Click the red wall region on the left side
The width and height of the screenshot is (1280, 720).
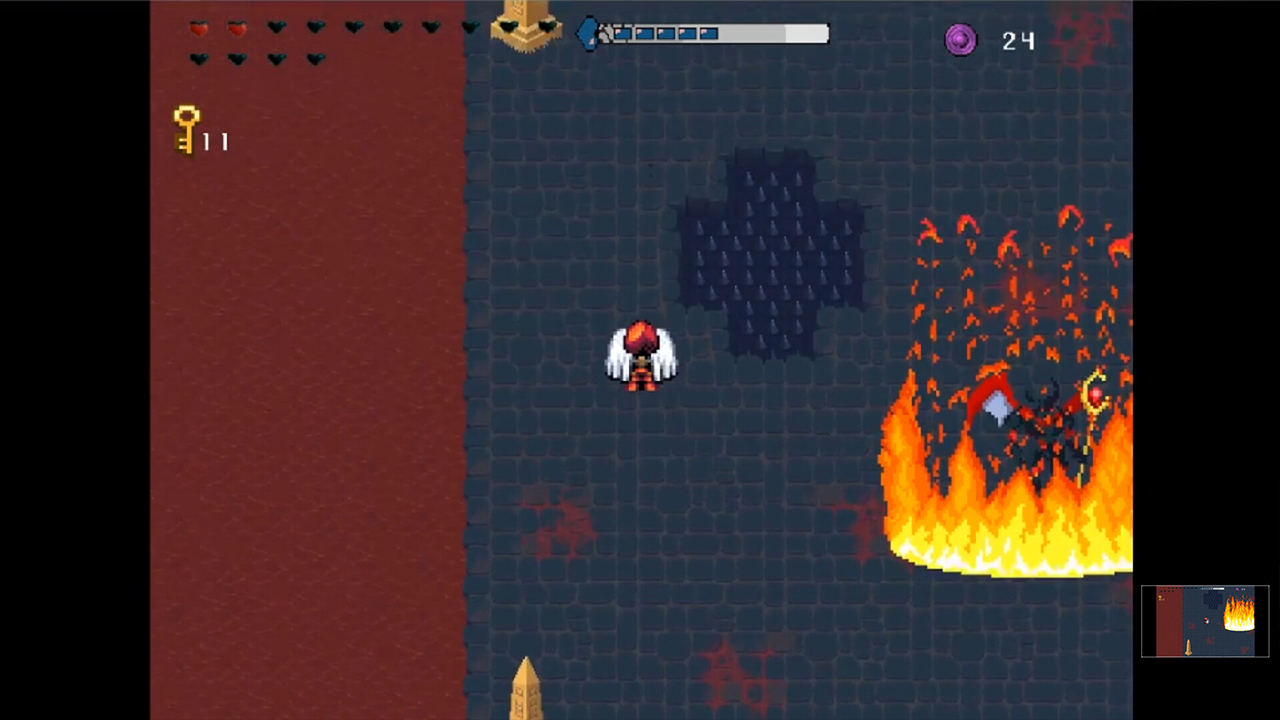pyautogui.click(x=300, y=400)
